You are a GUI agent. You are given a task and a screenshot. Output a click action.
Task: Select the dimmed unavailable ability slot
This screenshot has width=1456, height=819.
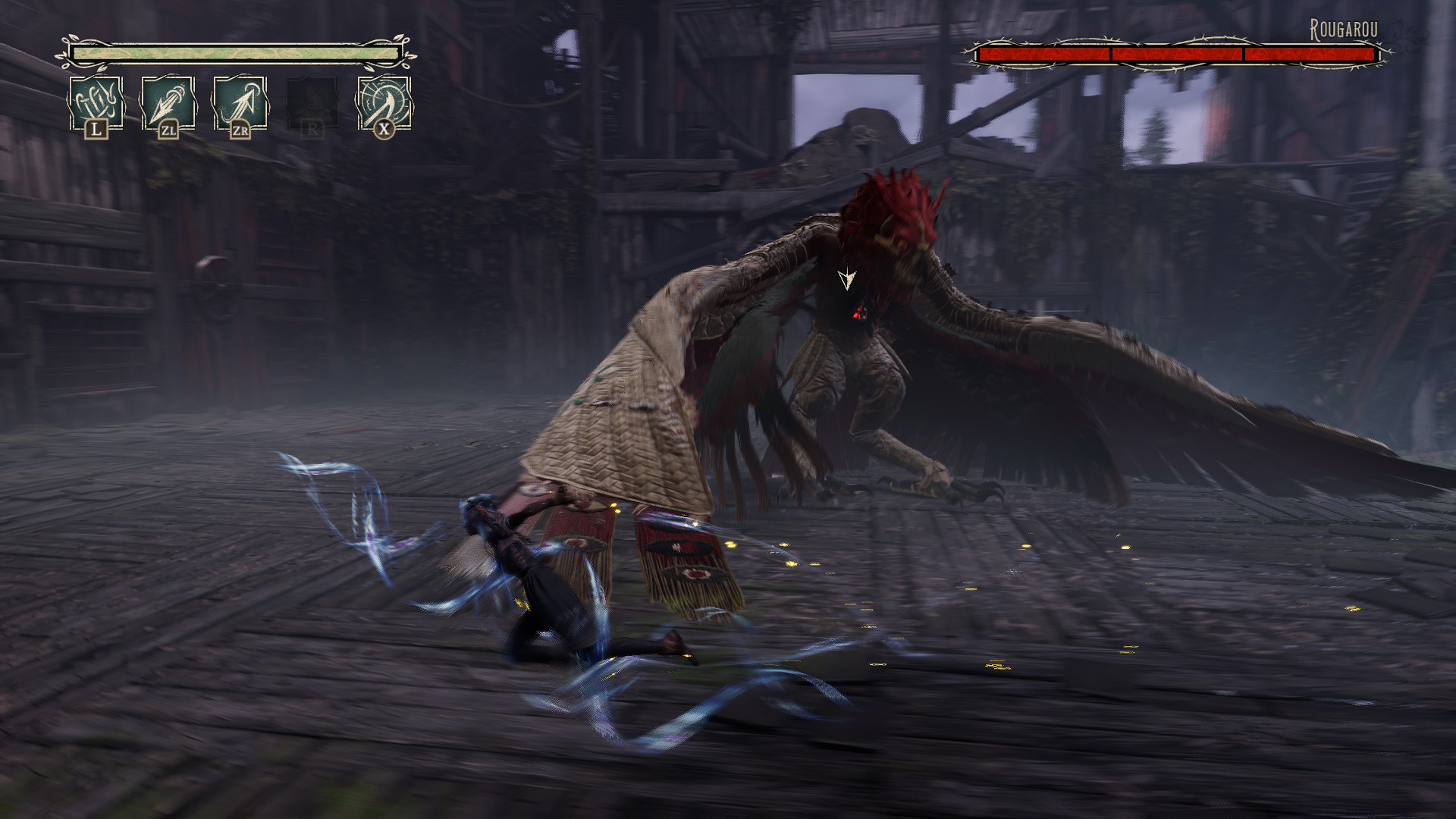[x=312, y=103]
